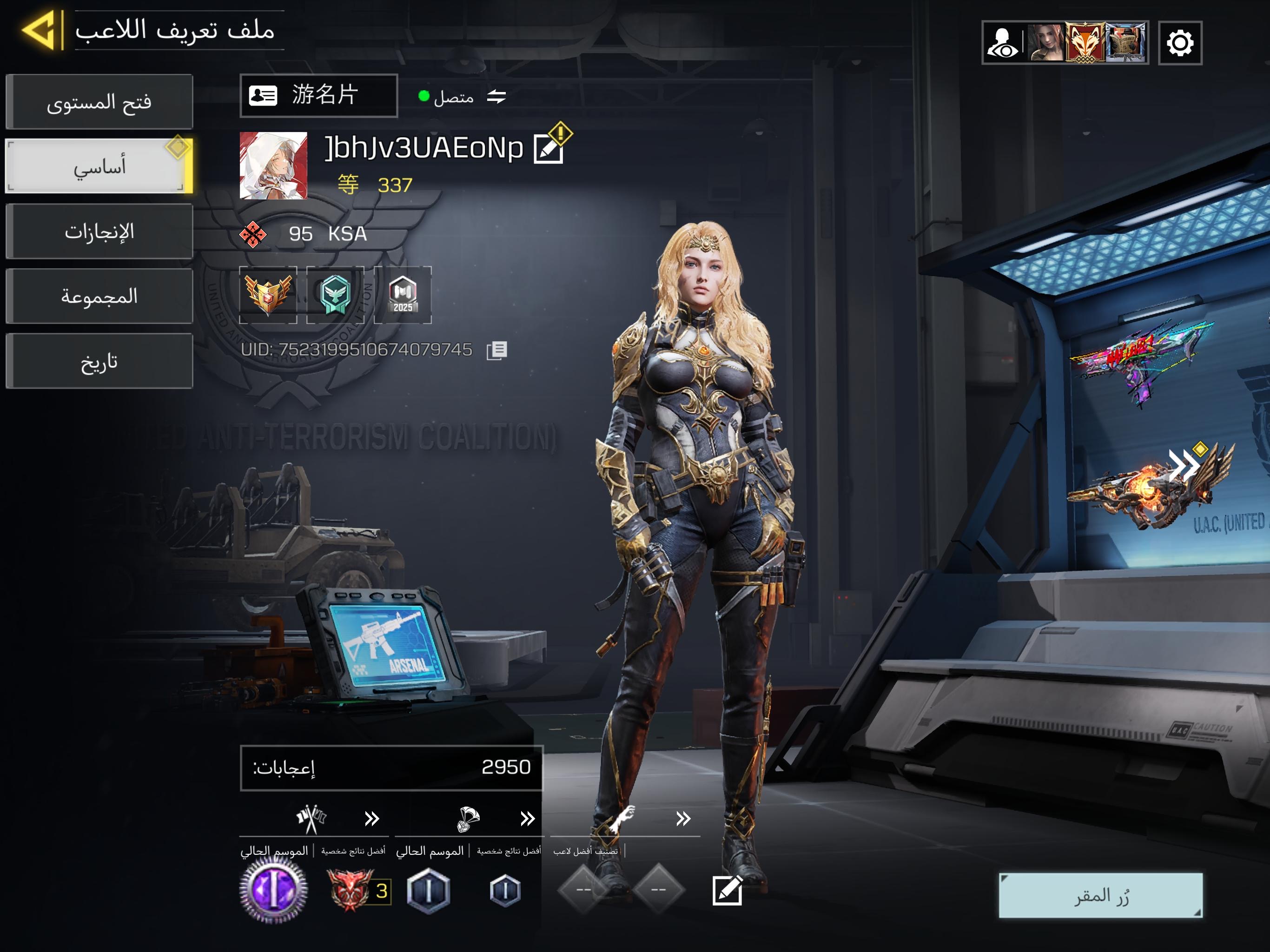Copy the UID with the copy icon

[x=496, y=350]
